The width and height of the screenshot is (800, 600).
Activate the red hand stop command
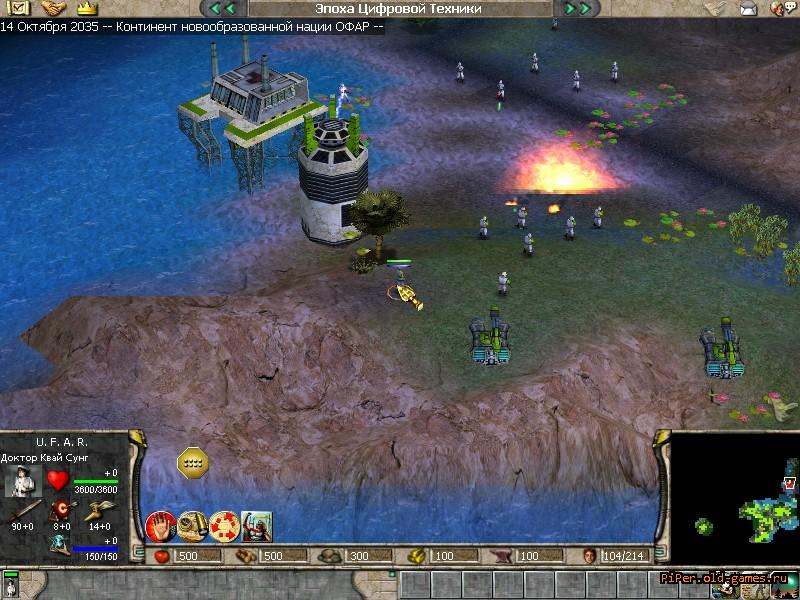[x=160, y=525]
